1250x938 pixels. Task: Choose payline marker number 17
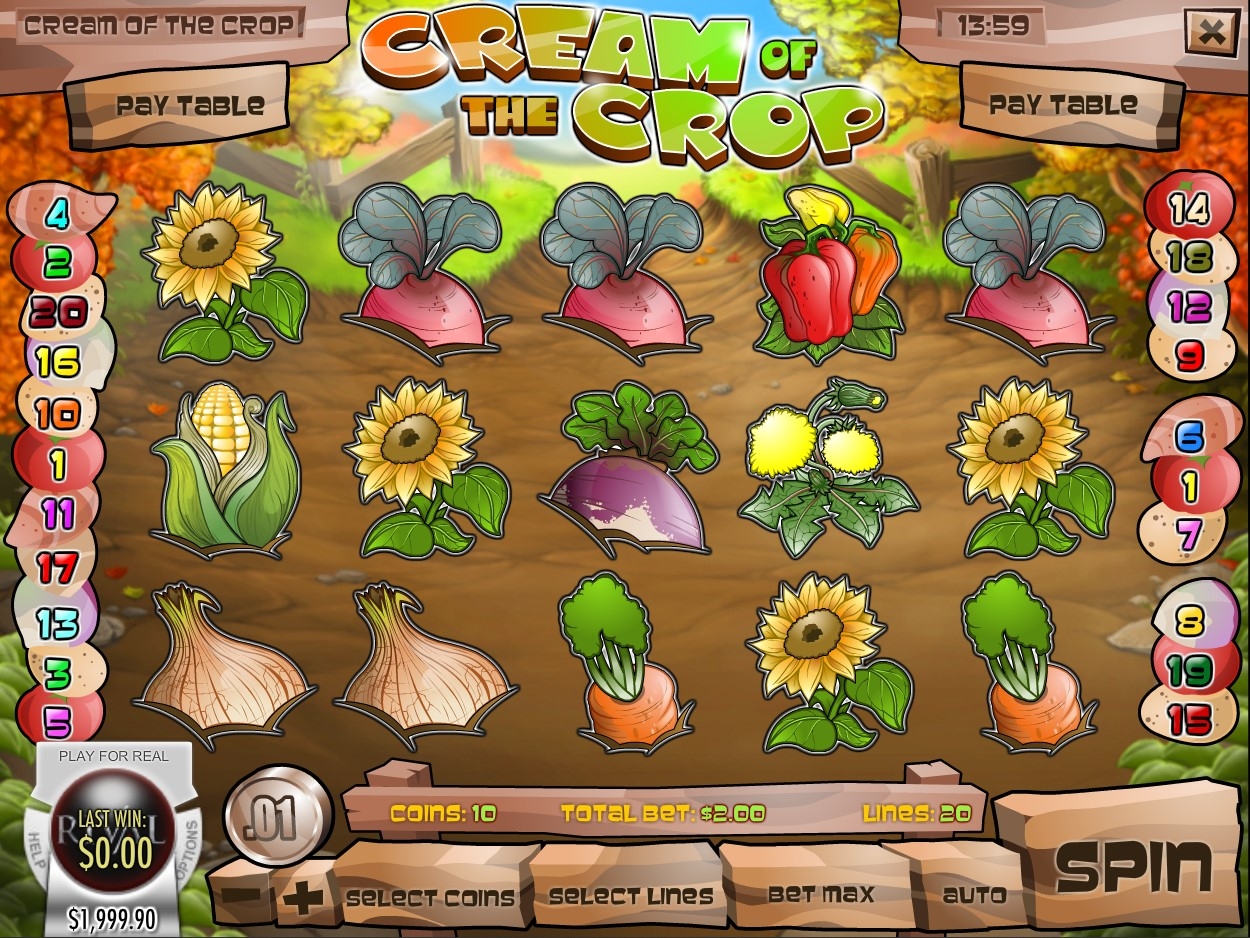[57, 568]
